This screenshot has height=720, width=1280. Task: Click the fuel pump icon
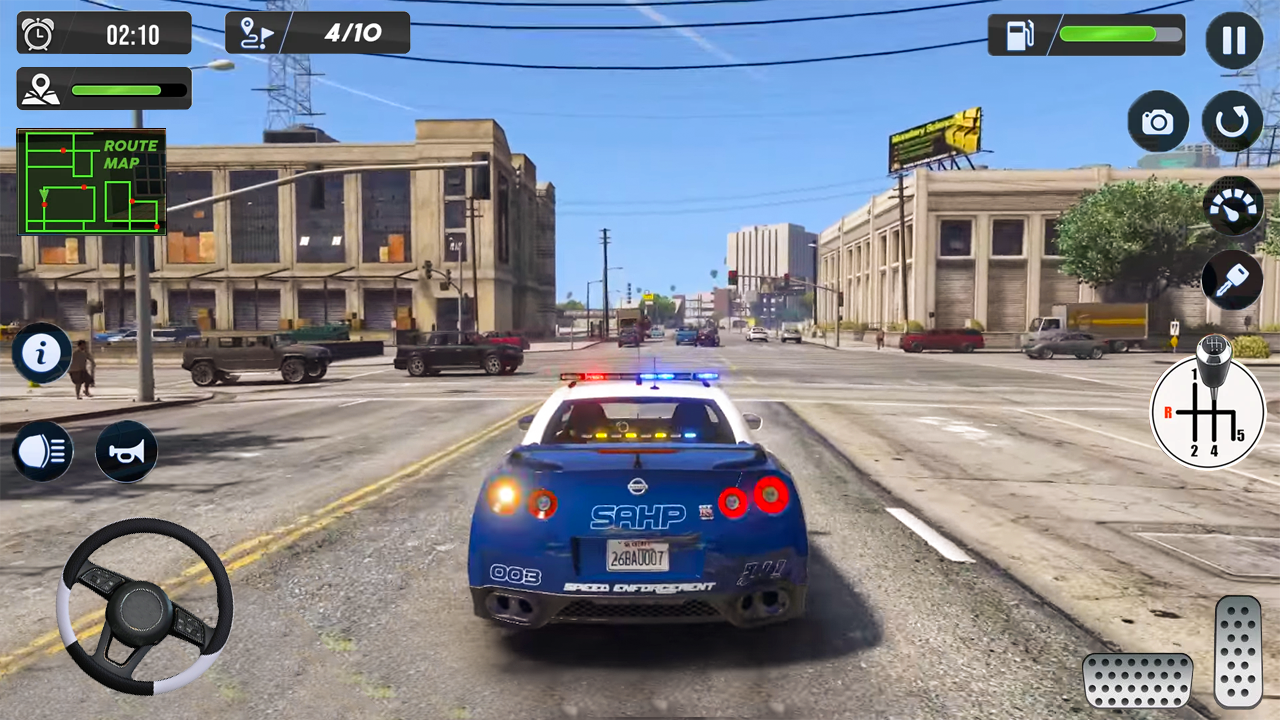point(1019,35)
